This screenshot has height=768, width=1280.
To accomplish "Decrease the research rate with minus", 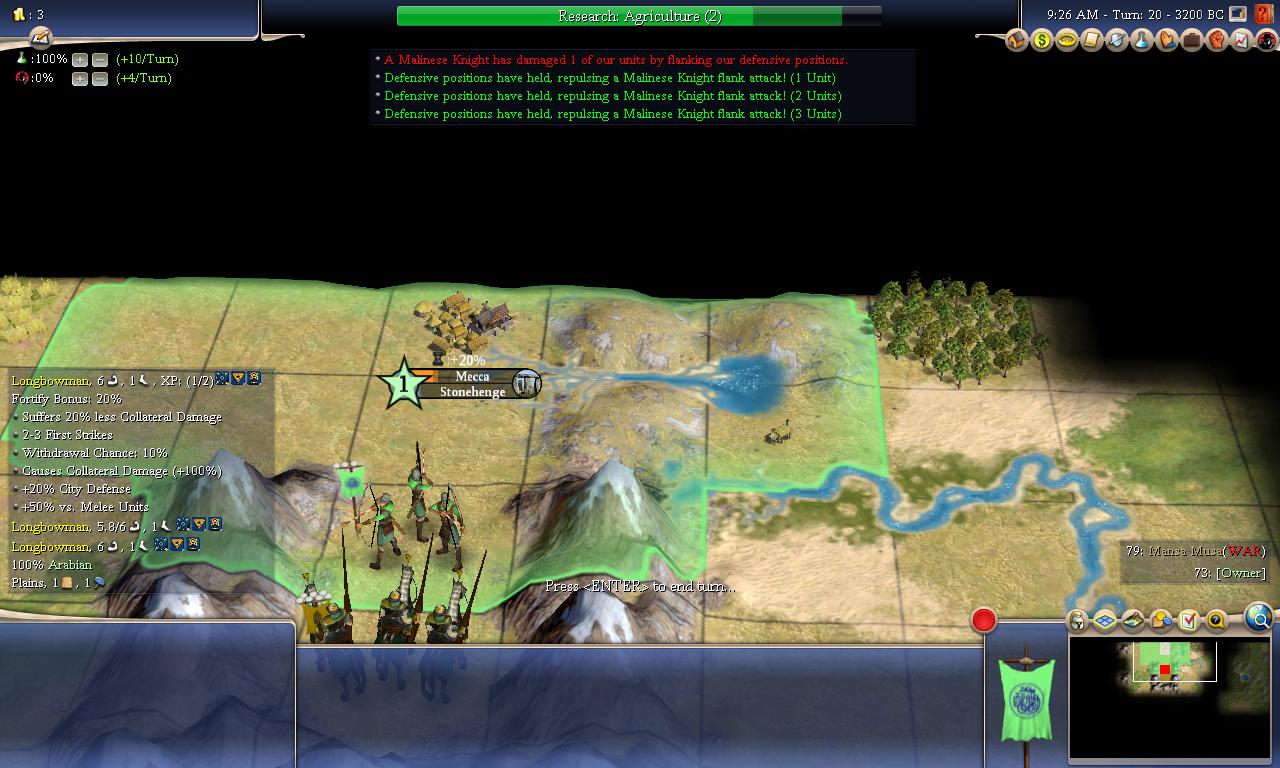I will pyautogui.click(x=99, y=60).
